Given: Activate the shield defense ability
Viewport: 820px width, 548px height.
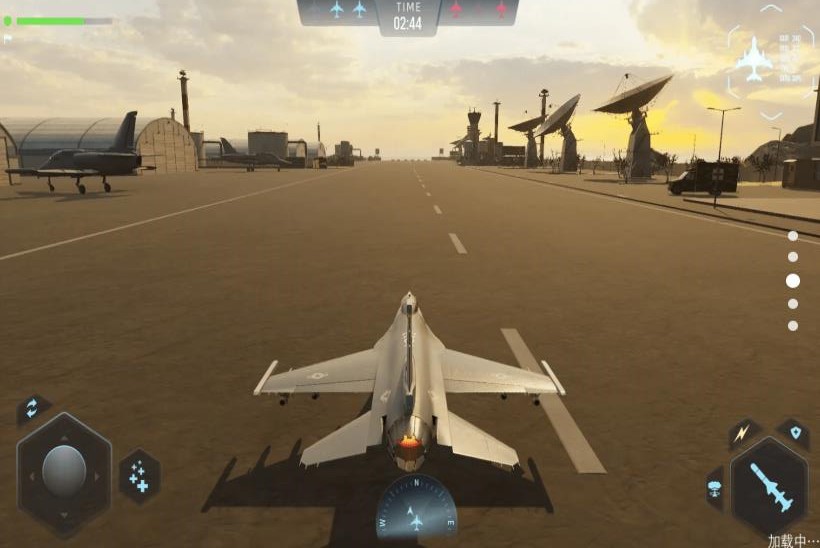Looking at the screenshot, I should click(794, 433).
